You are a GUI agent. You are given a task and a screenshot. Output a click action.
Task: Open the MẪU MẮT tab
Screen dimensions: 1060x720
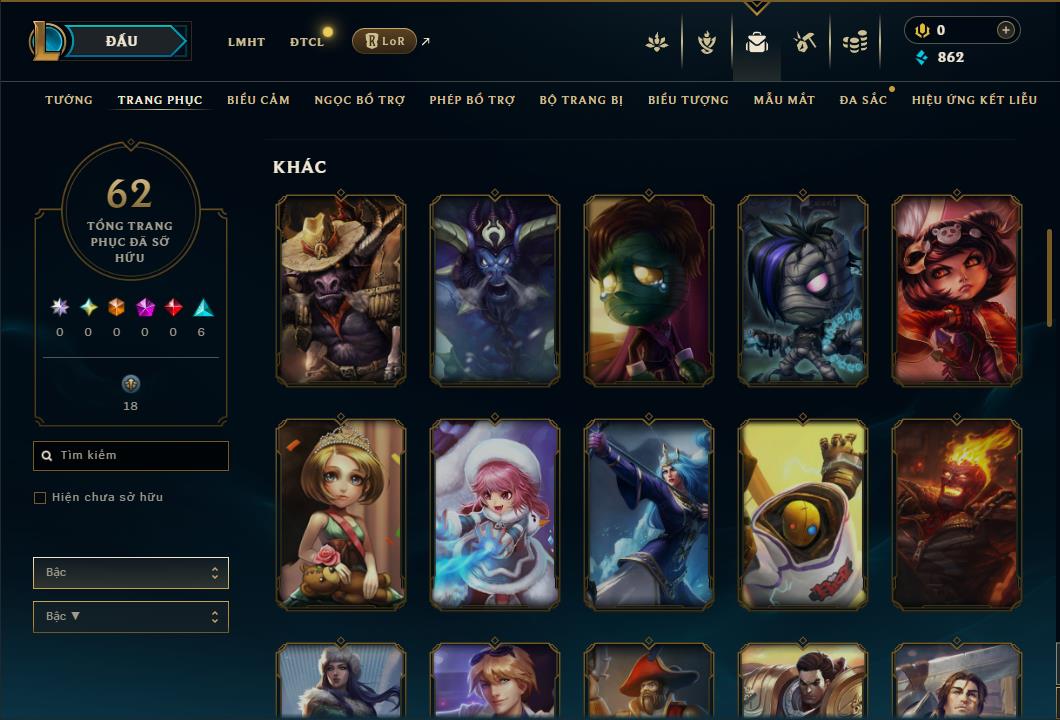tap(784, 100)
